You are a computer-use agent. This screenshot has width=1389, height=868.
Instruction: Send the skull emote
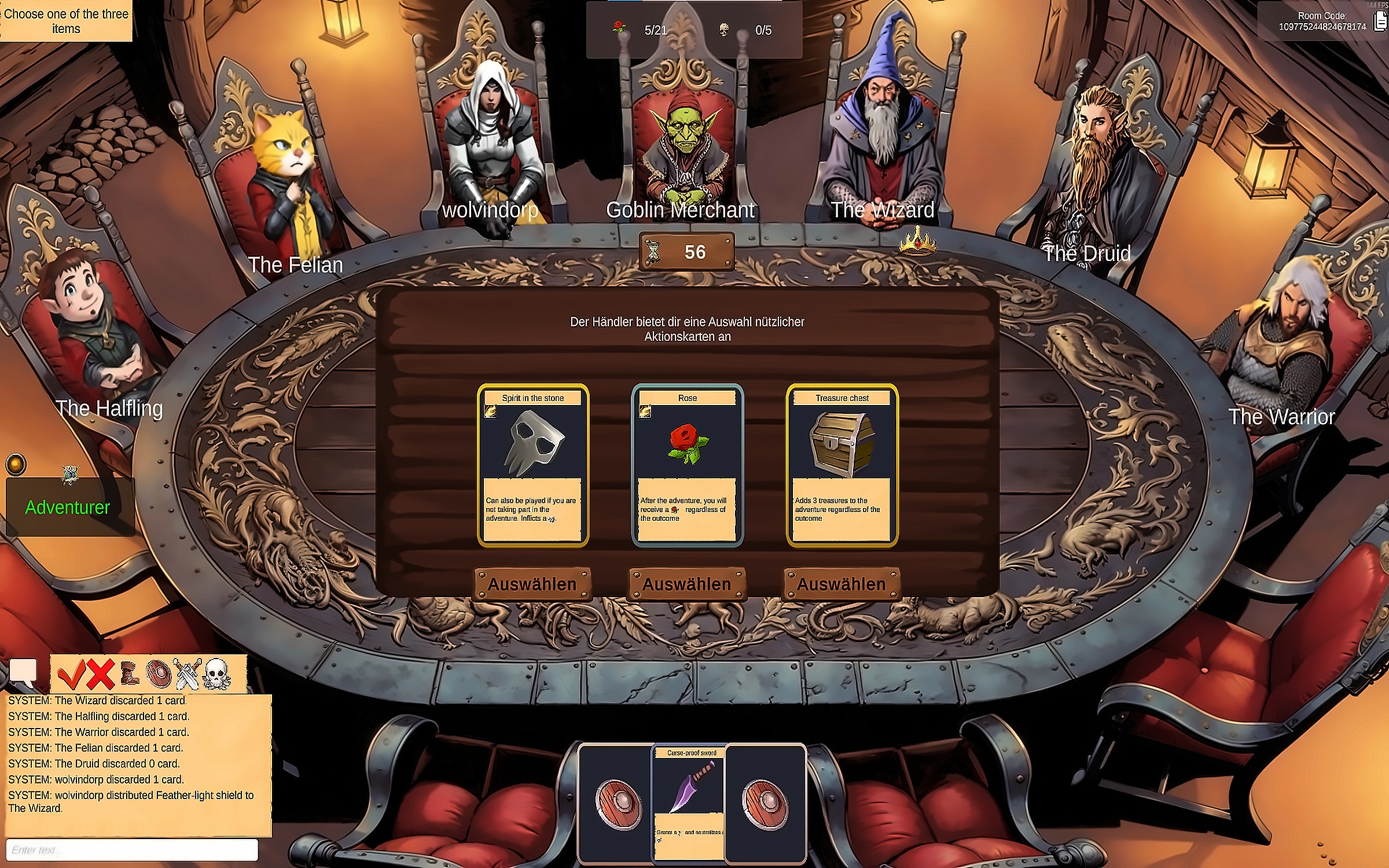click(218, 674)
